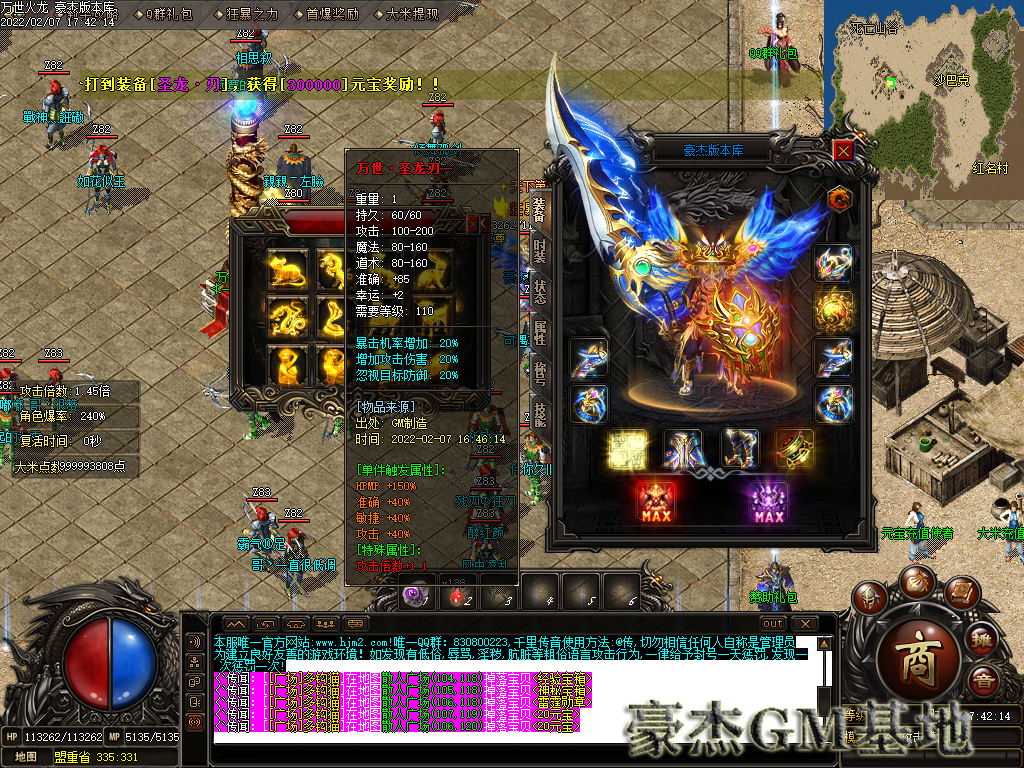Open the 地图 map button

[x=27, y=757]
